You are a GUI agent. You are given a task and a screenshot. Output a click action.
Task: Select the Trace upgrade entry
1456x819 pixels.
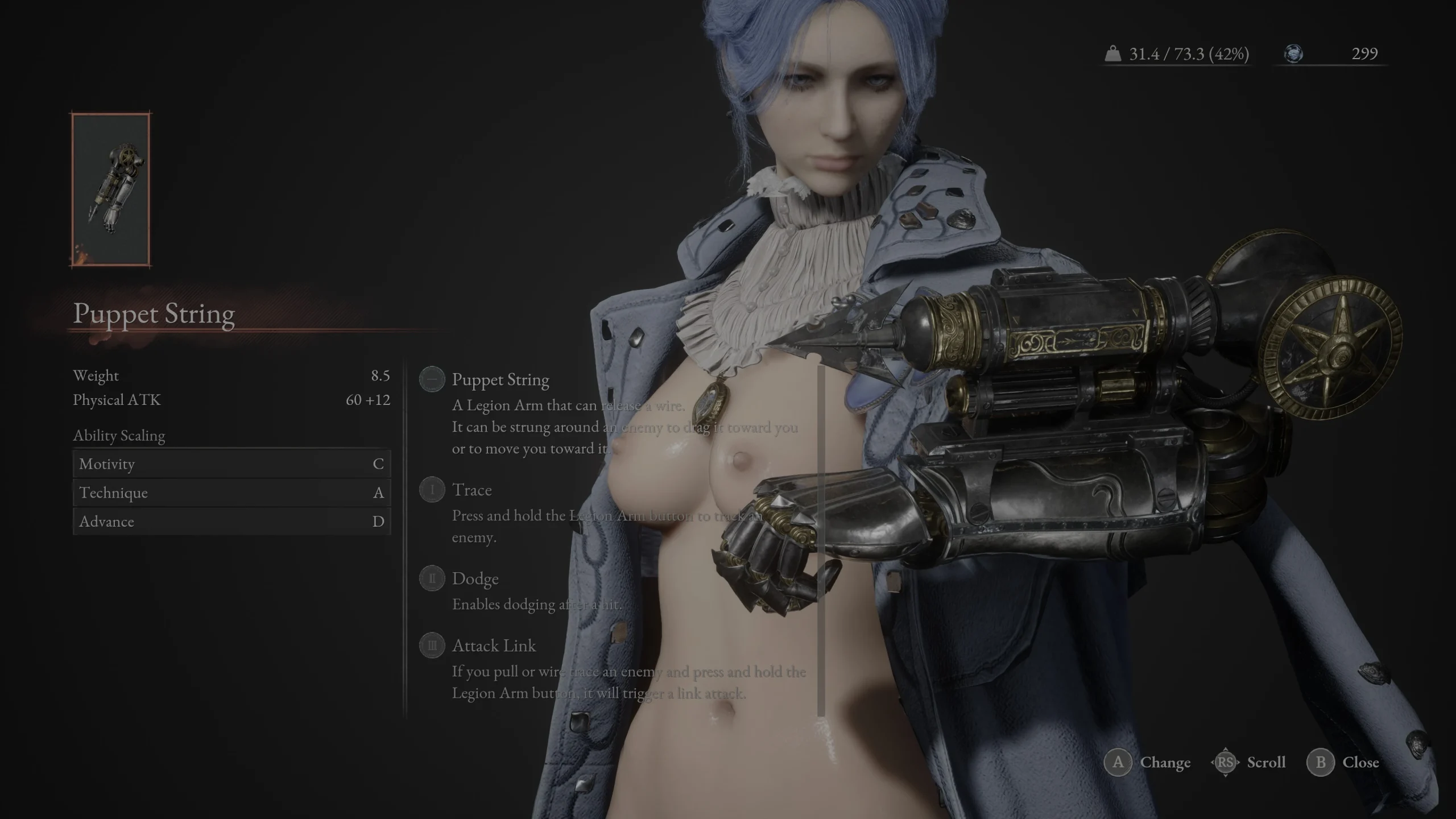(x=471, y=490)
